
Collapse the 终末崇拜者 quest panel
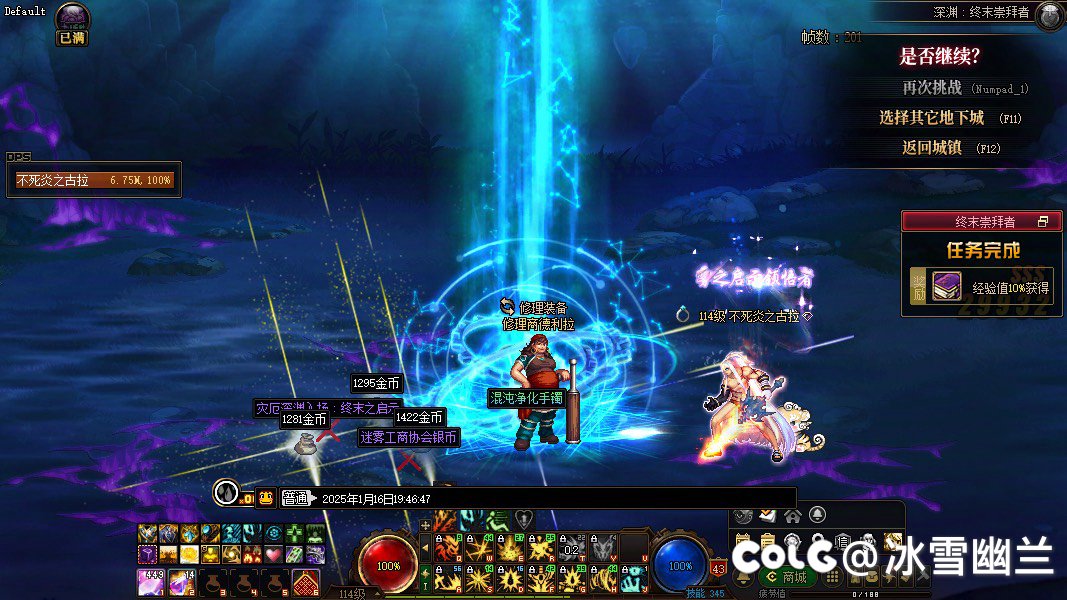pos(1042,221)
